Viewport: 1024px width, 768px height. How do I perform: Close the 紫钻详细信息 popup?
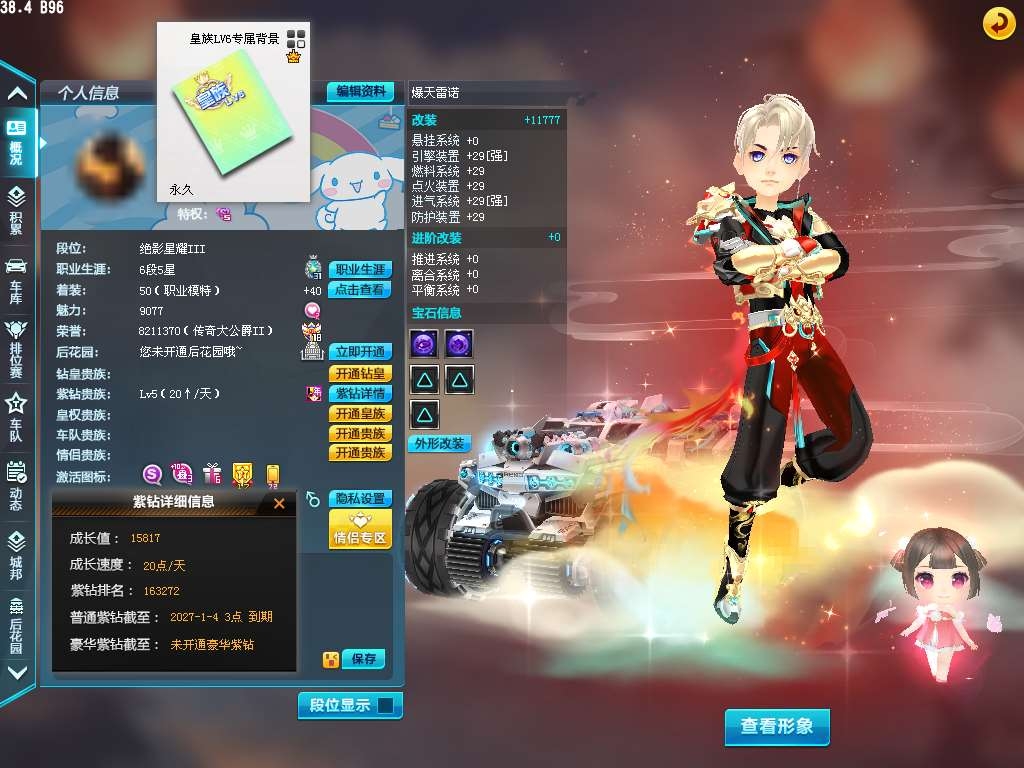[279, 503]
